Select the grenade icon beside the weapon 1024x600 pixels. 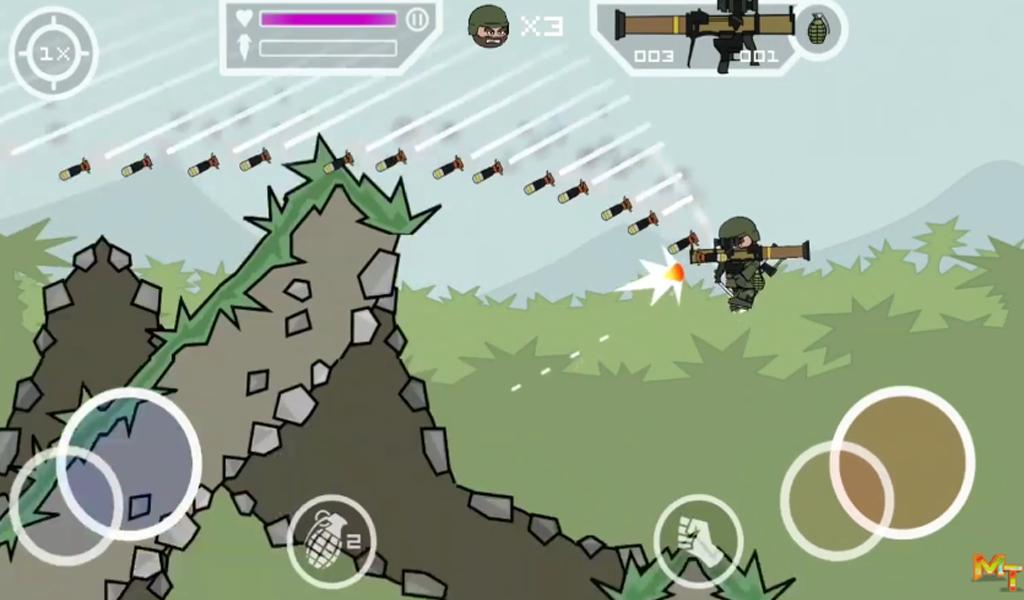point(818,29)
